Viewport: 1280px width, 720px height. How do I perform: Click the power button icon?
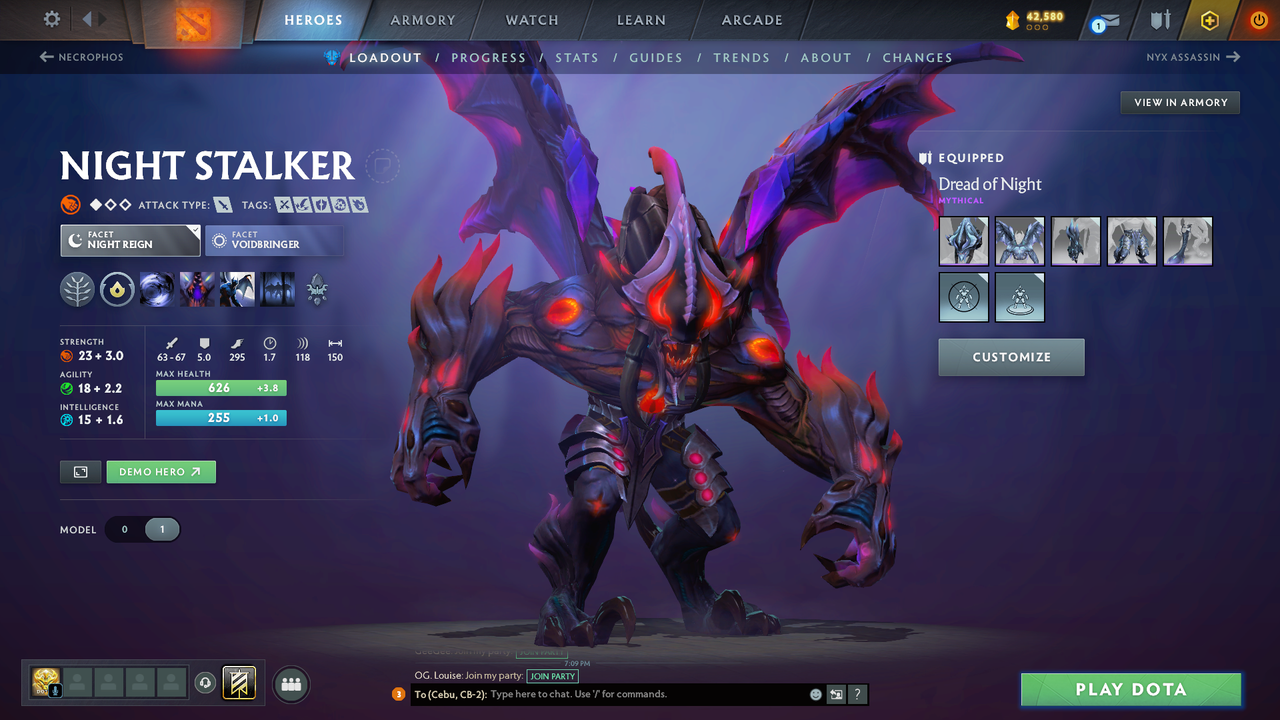pos(1257,19)
